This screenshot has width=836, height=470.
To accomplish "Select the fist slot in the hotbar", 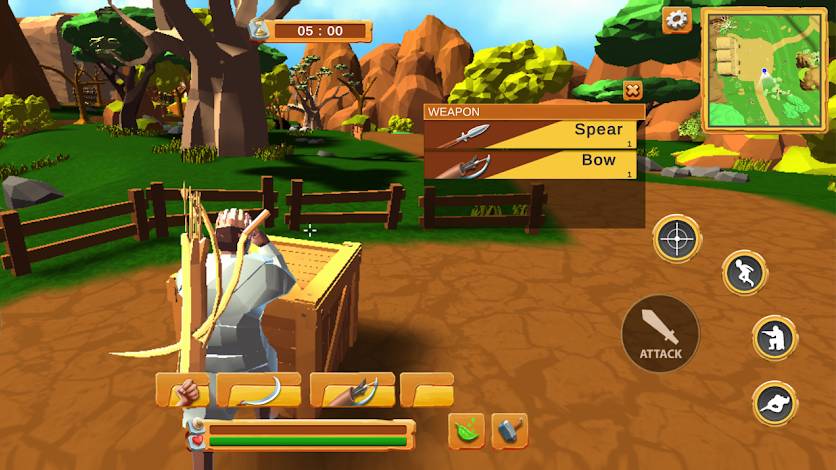I will click(183, 390).
